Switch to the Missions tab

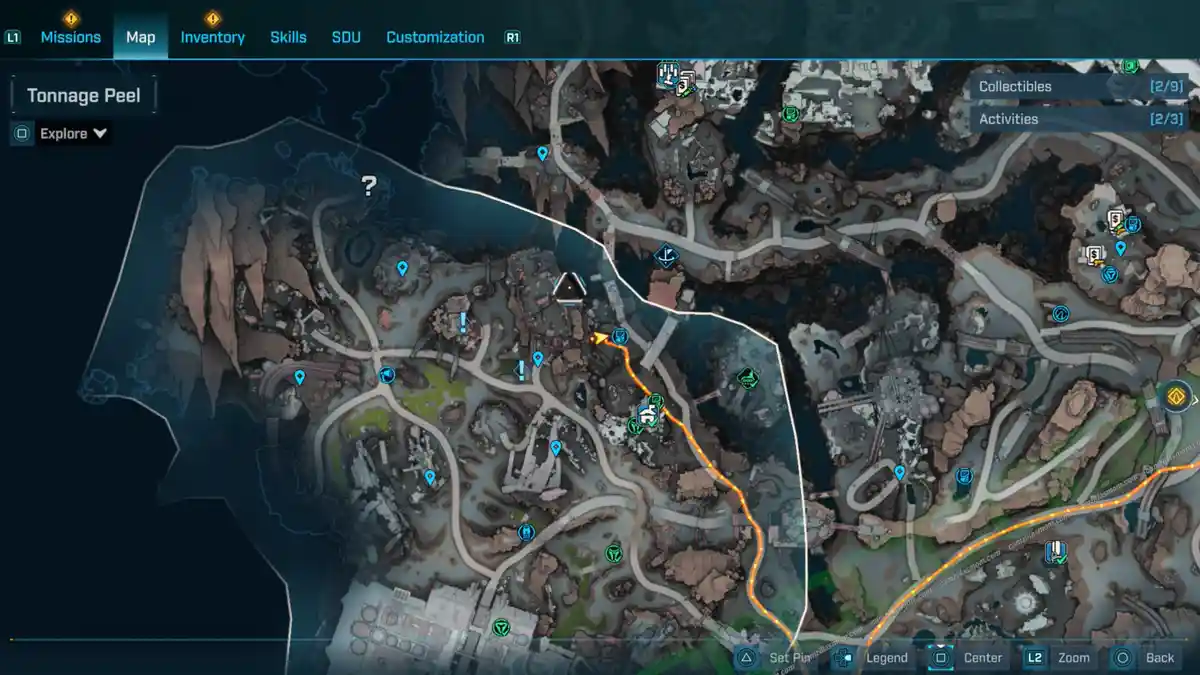pos(70,37)
